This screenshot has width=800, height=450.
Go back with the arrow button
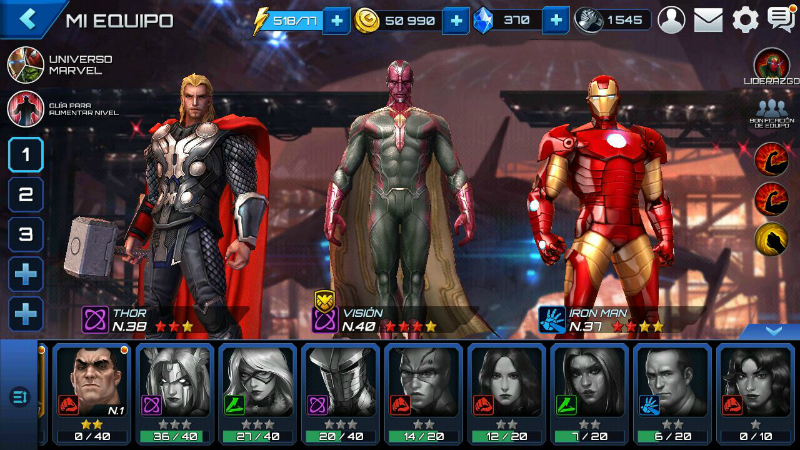click(x=27, y=19)
